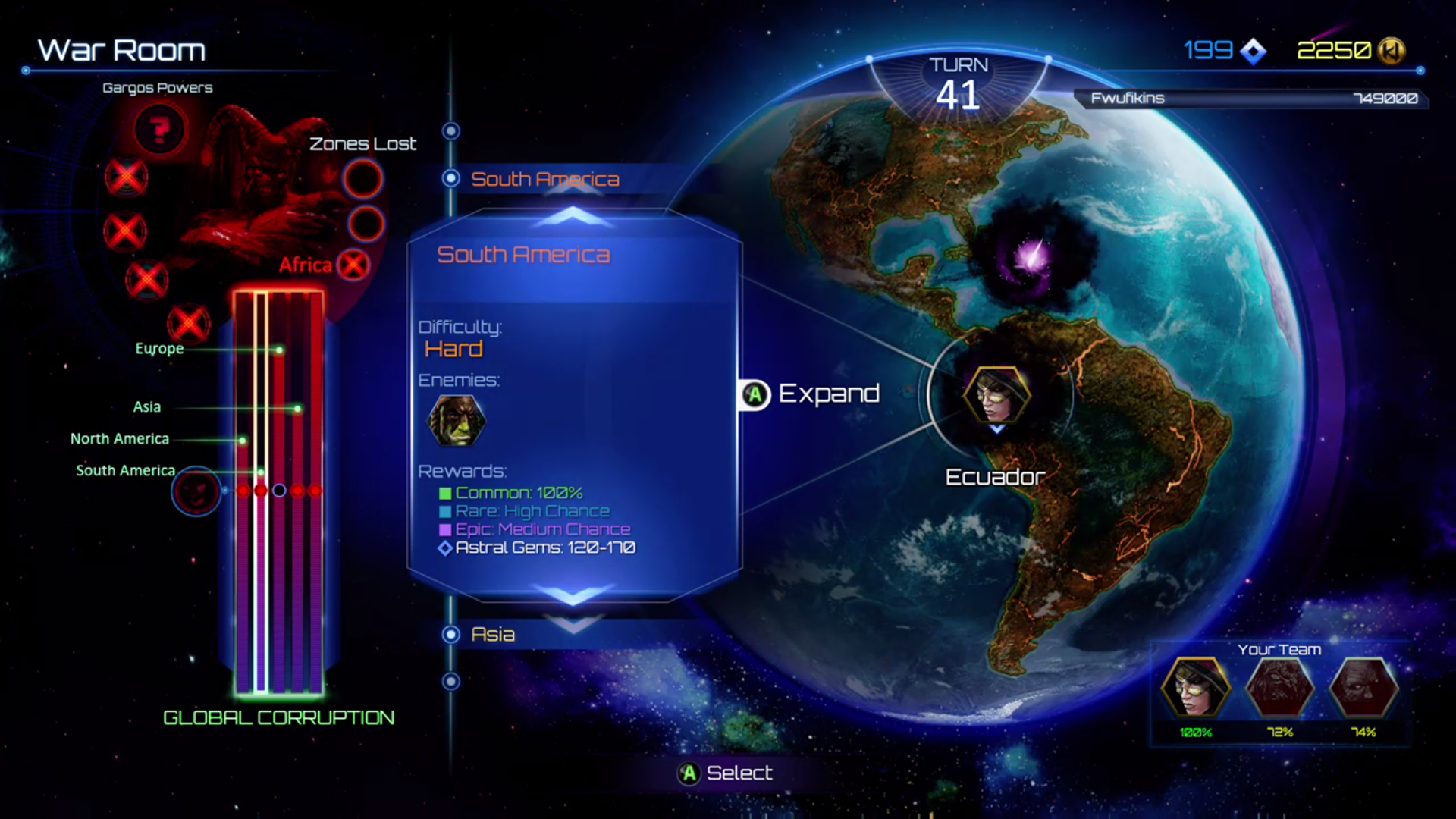Click the enemy portrait under Enemies
Viewport: 1456px width, 819px height.
click(457, 421)
